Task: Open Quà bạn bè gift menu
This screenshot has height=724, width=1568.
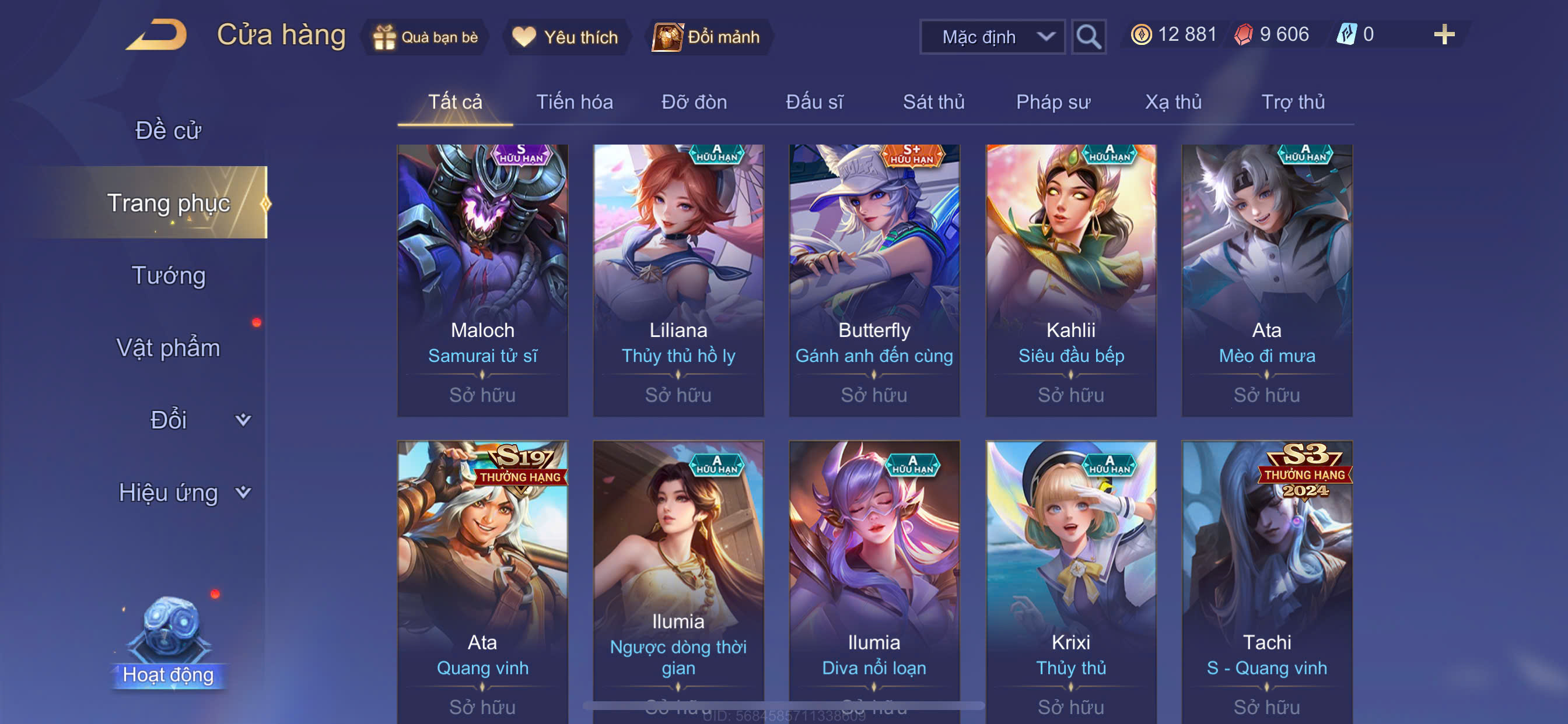Action: [x=426, y=37]
